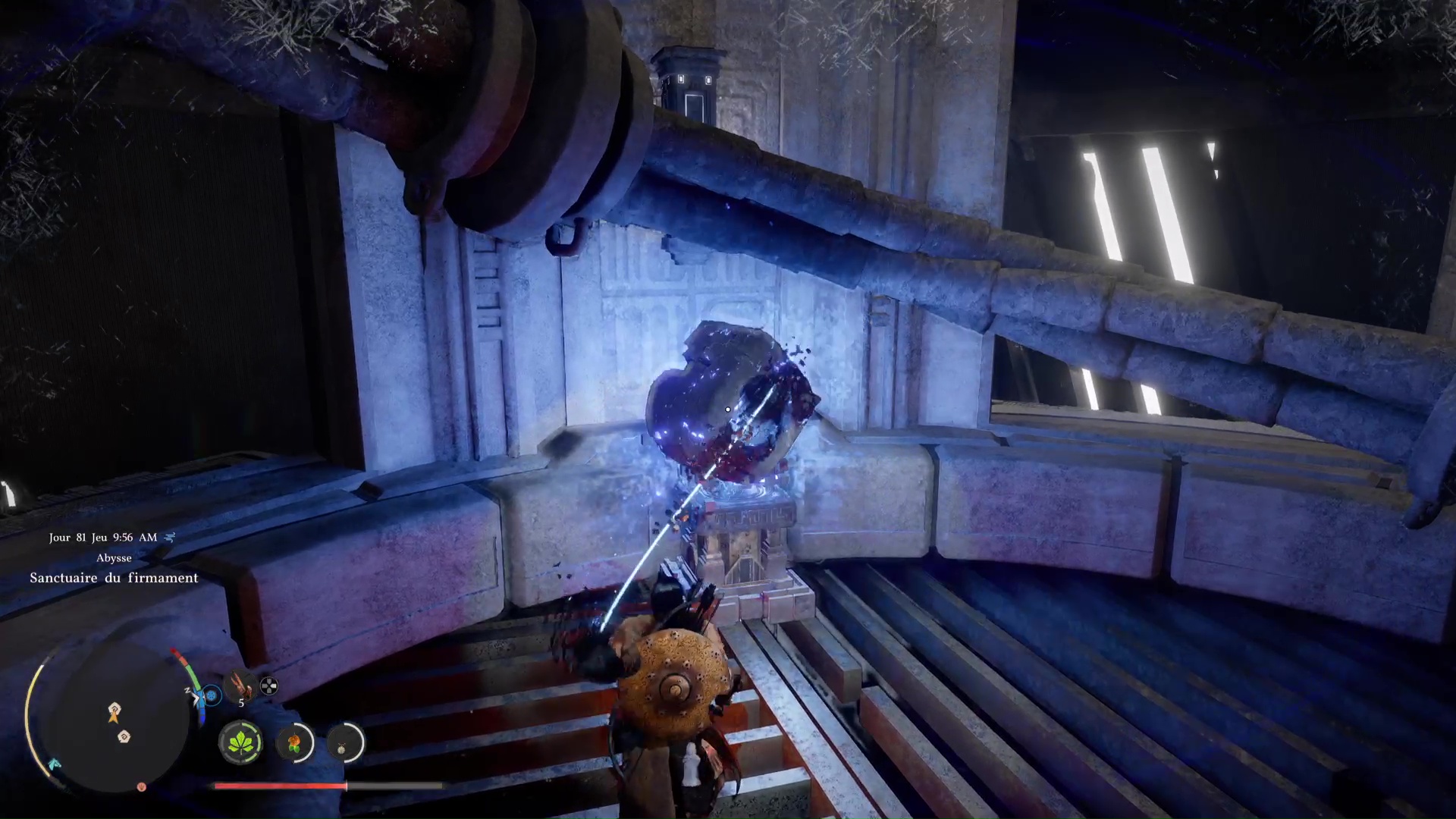The height and width of the screenshot is (819, 1456).
Task: Click the blue snowflake status icon
Action: (212, 695)
